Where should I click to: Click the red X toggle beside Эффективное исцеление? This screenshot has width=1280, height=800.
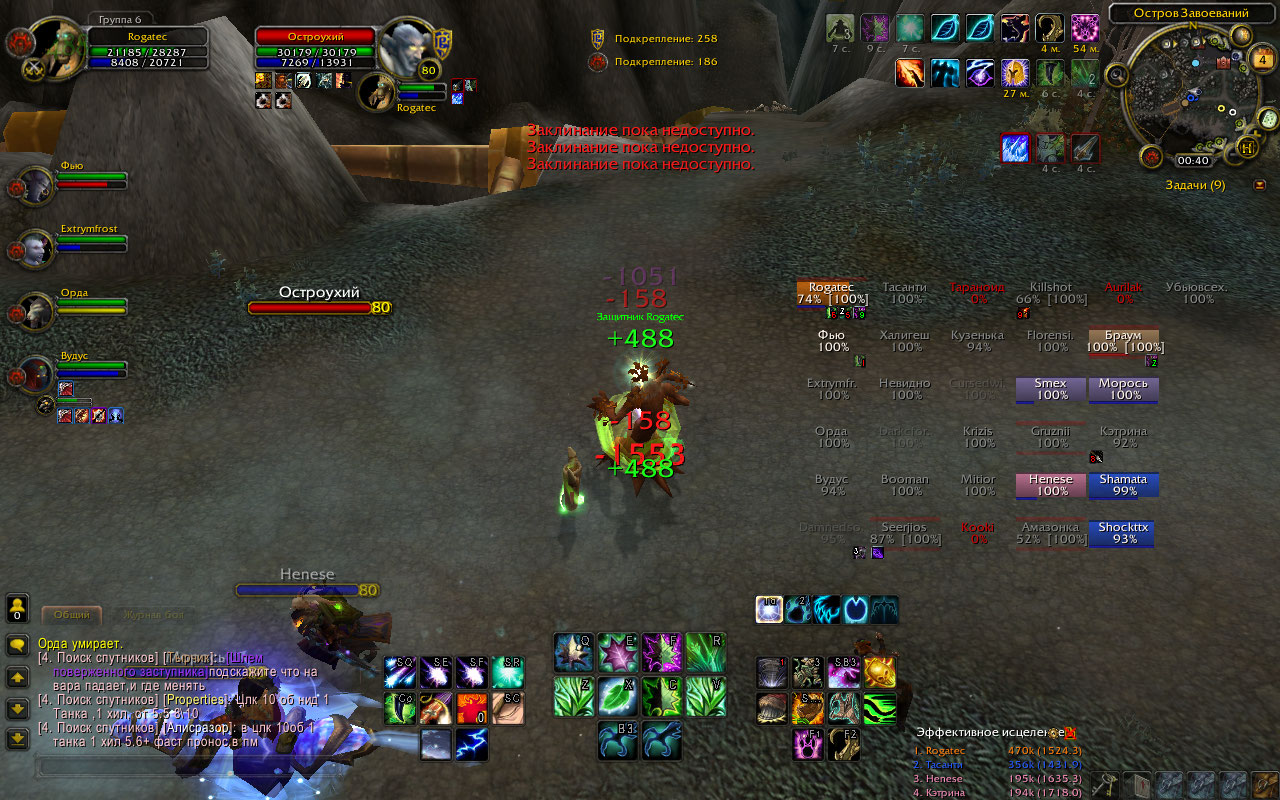(x=1070, y=733)
